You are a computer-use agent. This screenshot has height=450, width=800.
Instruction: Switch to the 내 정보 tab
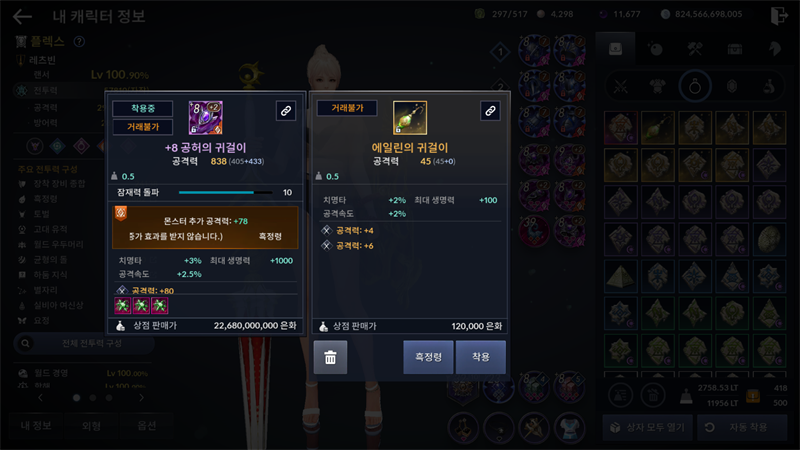point(36,426)
